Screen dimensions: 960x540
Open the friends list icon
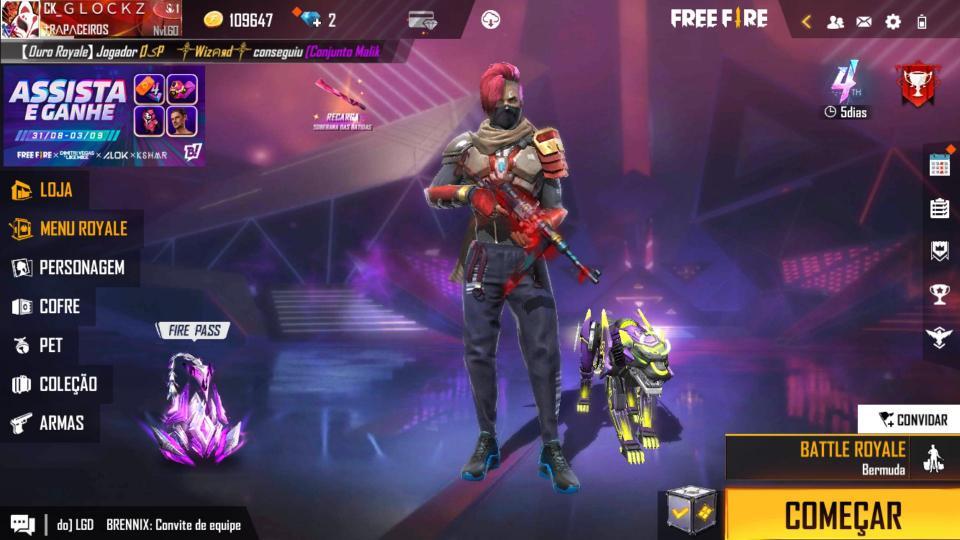coord(835,21)
